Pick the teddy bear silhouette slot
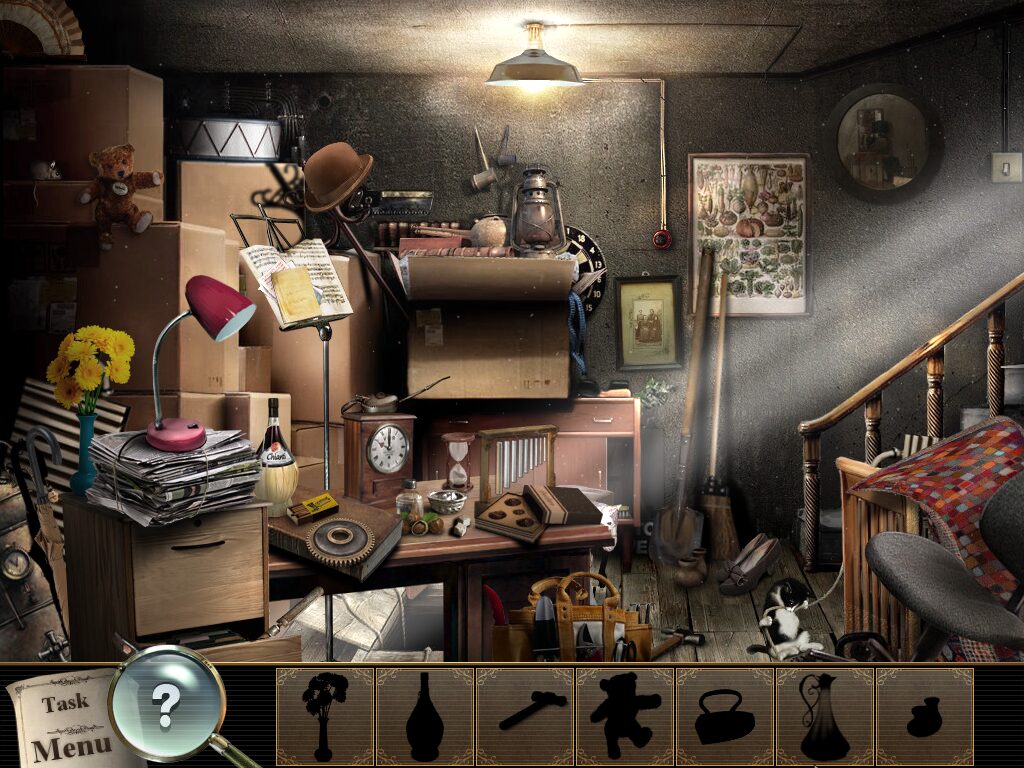Image resolution: width=1024 pixels, height=768 pixels. pos(625,716)
